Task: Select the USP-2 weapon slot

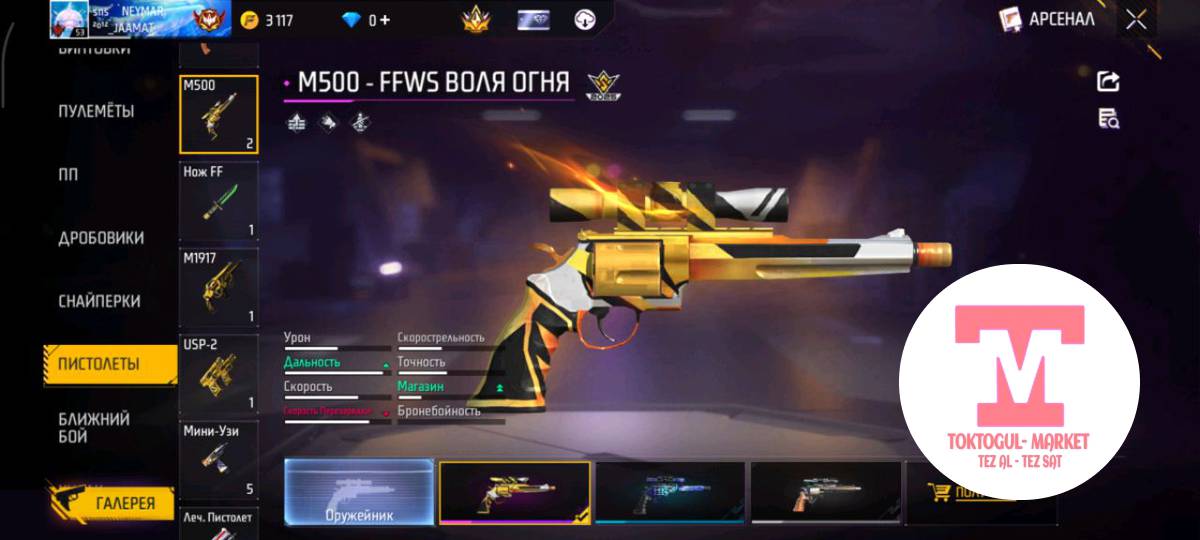Action: tap(219, 374)
